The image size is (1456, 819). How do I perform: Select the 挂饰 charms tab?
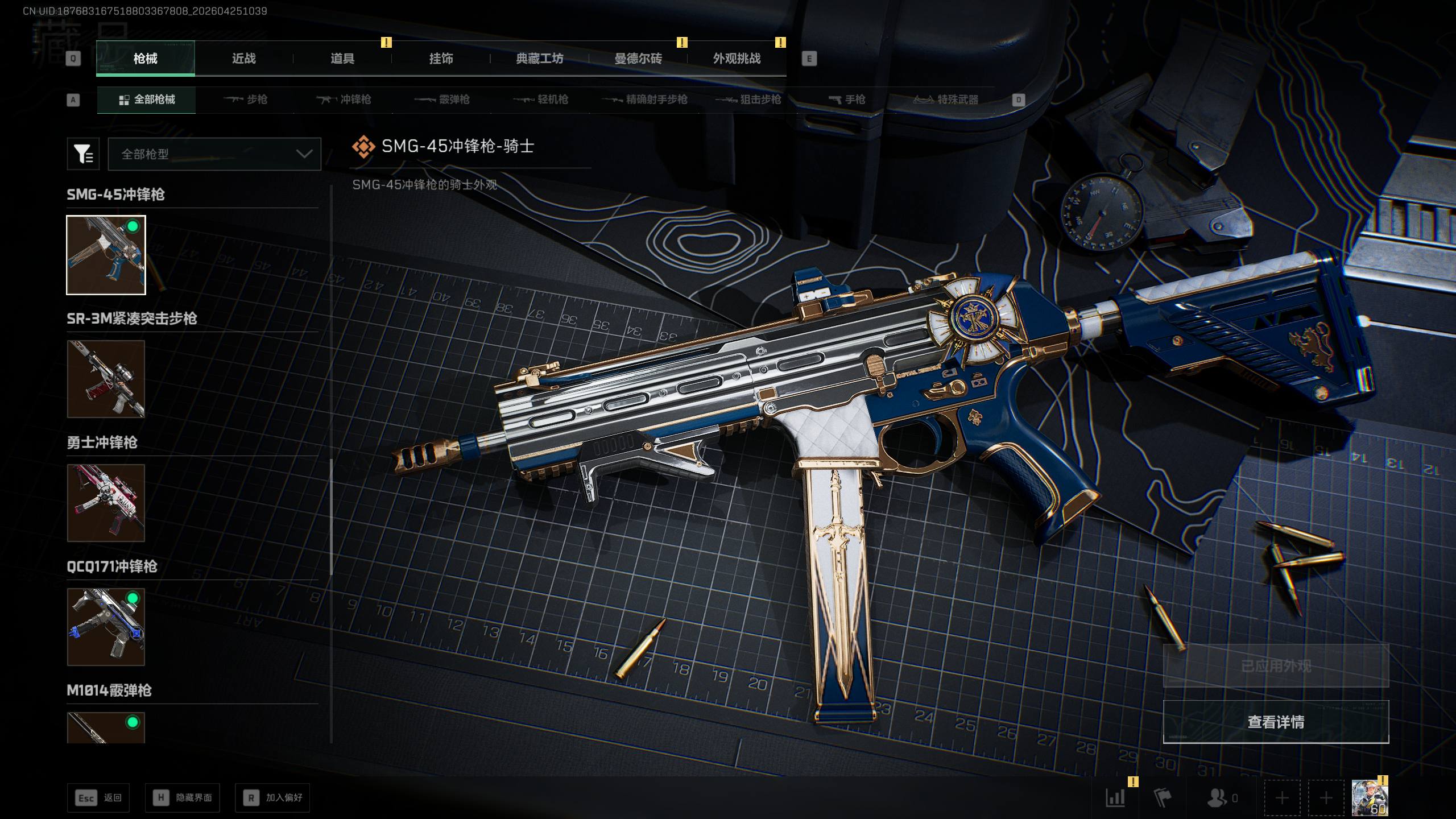pos(441,59)
